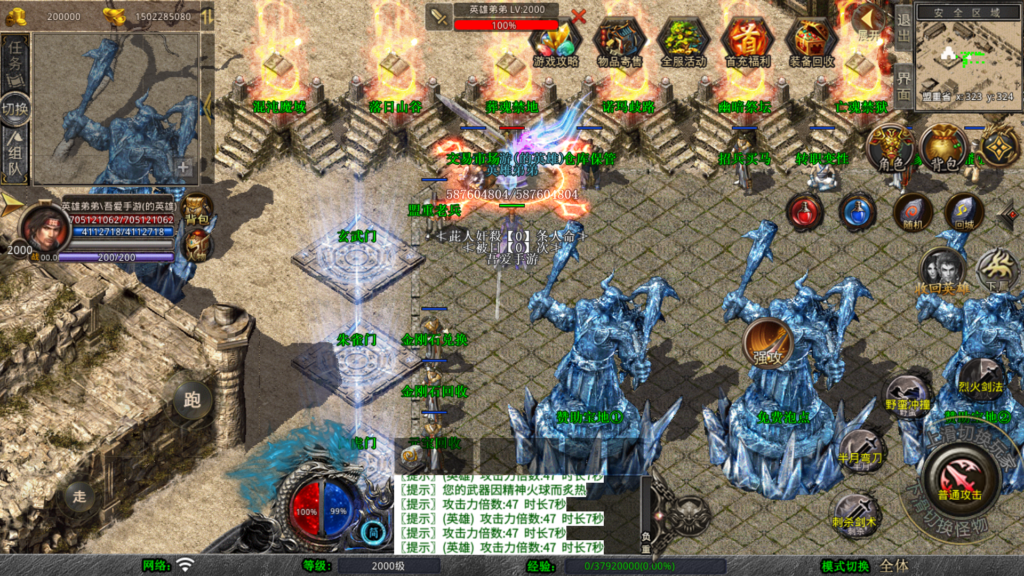Image resolution: width=1024 pixels, height=576 pixels.
Task: Tap the 收回英雄 recall hero button
Action: (941, 272)
